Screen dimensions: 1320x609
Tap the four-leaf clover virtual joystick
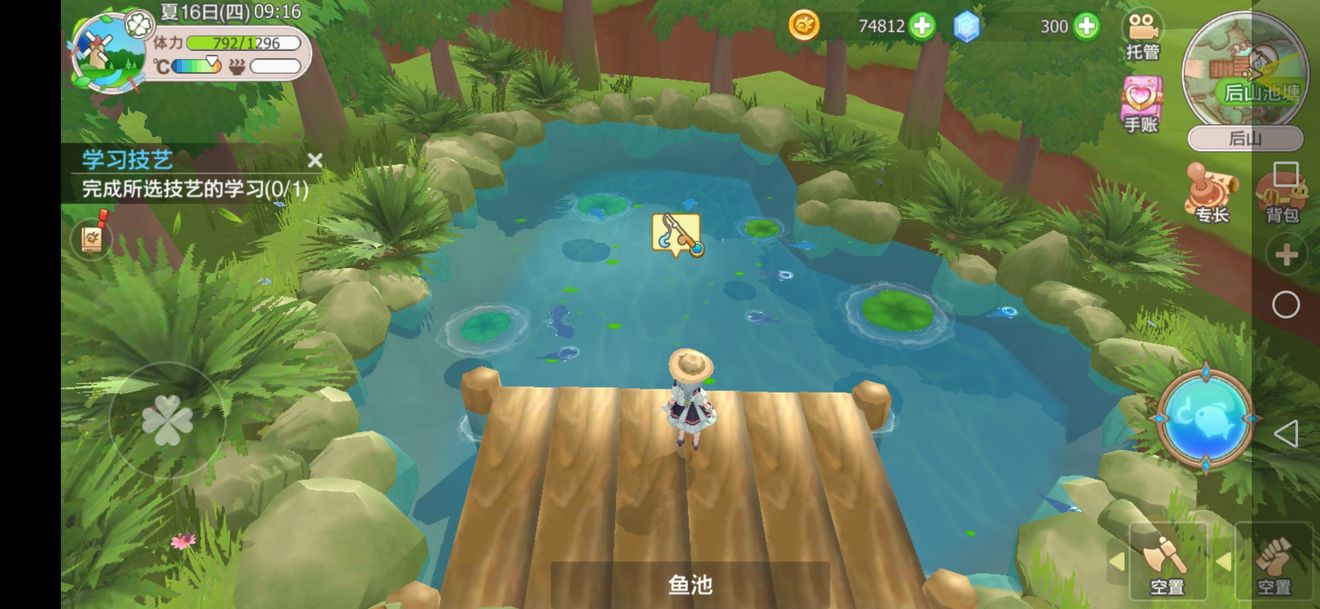pos(167,422)
